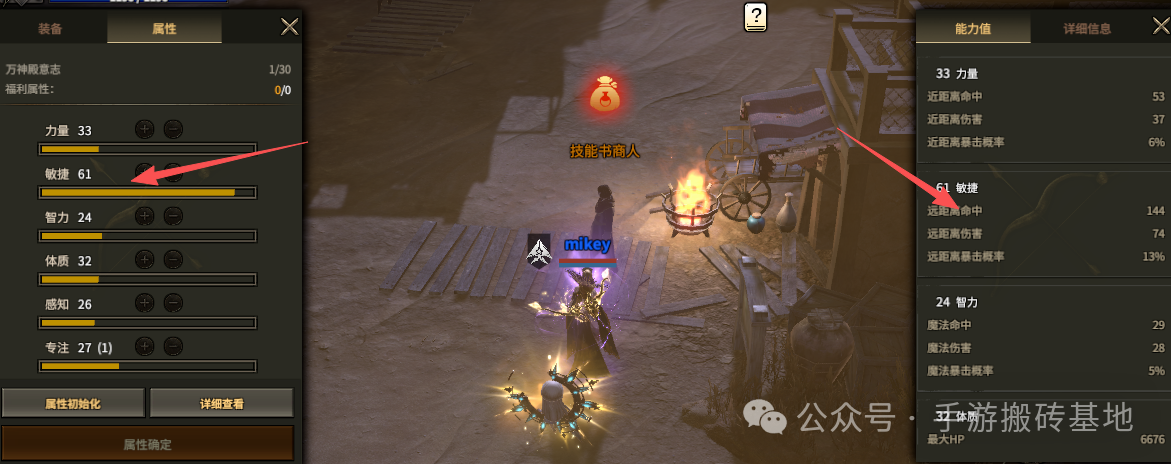
Task: Select the 属性 tab
Action: tap(164, 28)
